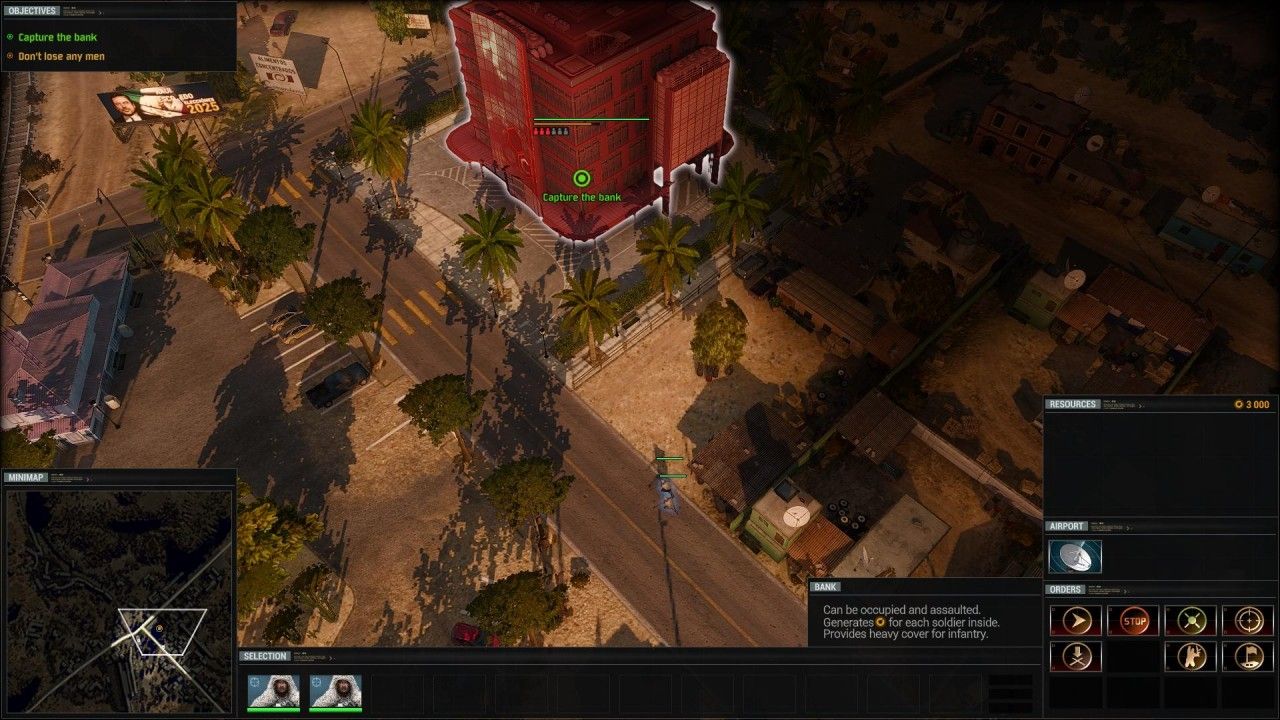Activate the airport satellite dish icon
This screenshot has width=1280, height=720.
[1075, 557]
